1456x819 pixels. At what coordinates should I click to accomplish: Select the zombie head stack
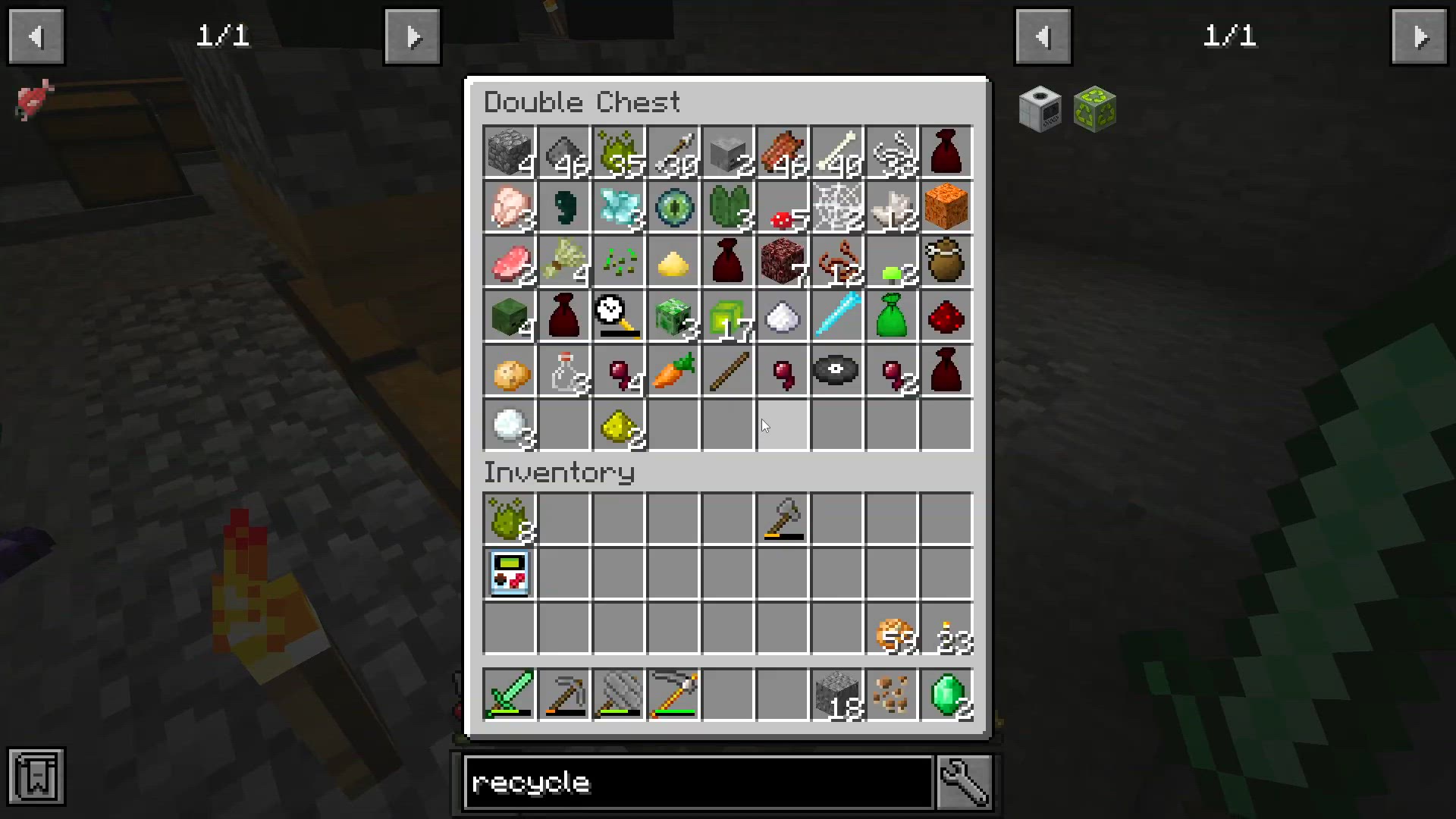pos(509,316)
